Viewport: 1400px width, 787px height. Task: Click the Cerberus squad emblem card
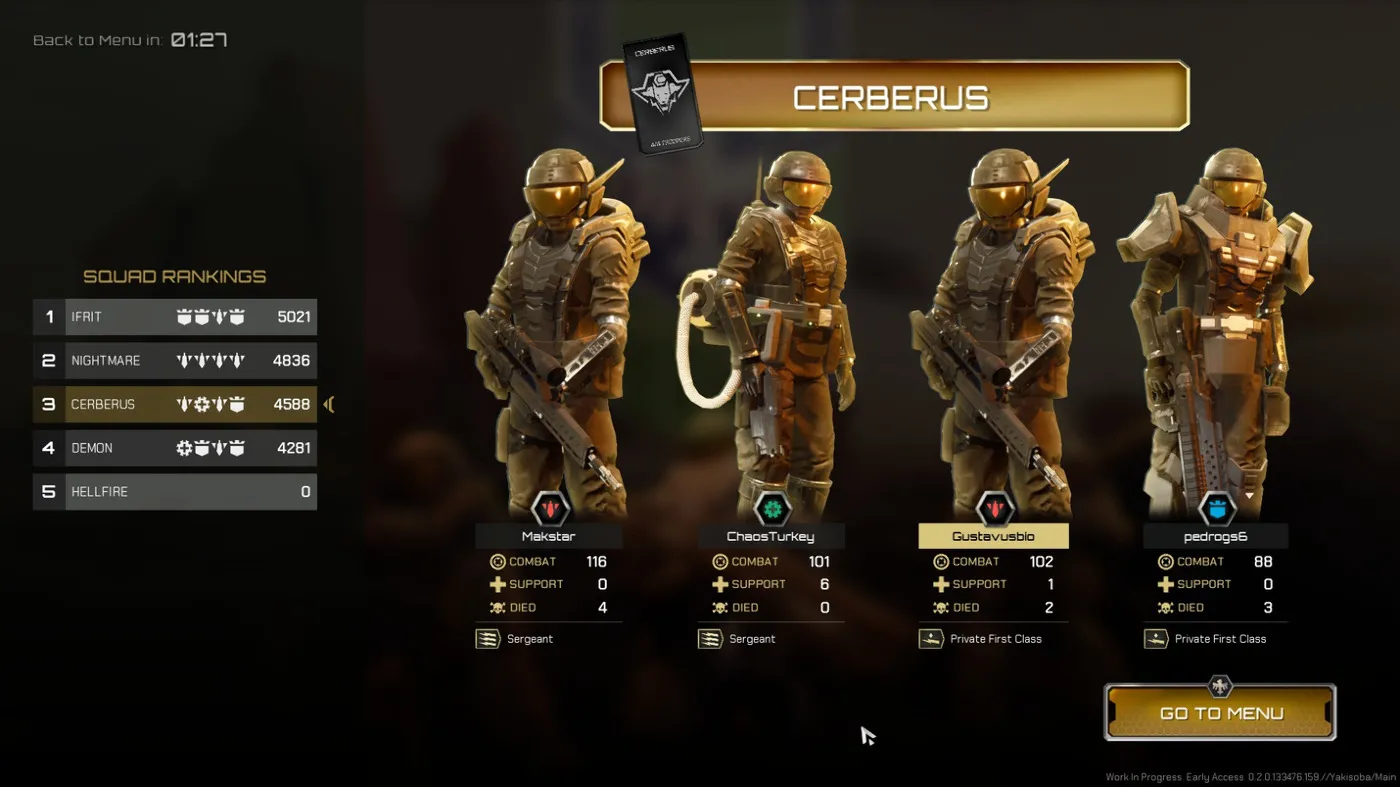[x=662, y=94]
